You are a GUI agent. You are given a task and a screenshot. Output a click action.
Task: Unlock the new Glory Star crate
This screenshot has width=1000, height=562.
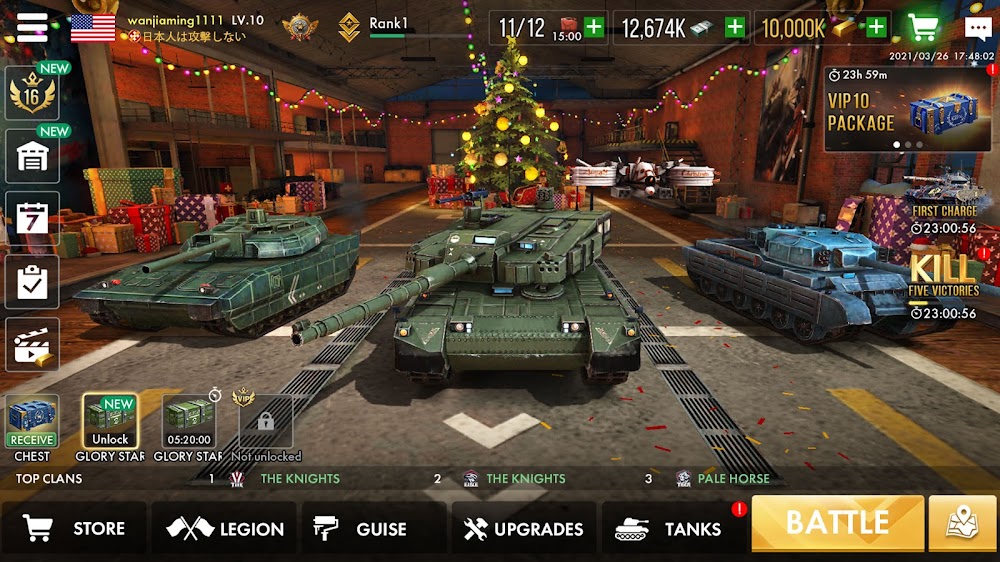[110, 422]
